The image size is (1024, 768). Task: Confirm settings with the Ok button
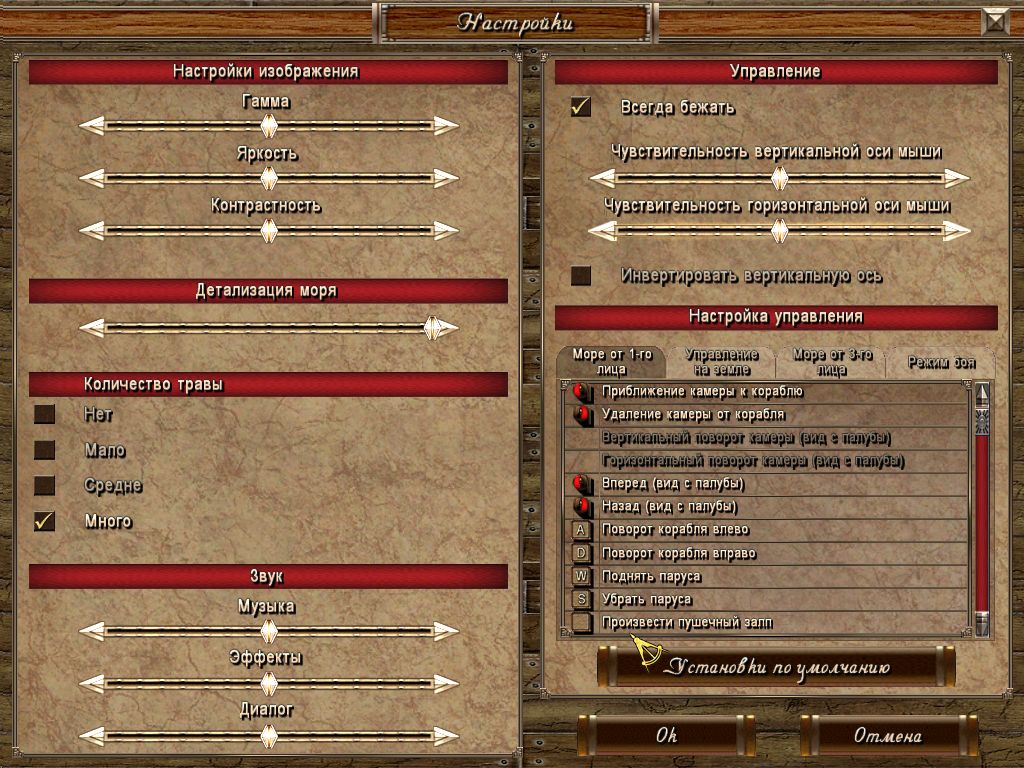pyautogui.click(x=667, y=736)
